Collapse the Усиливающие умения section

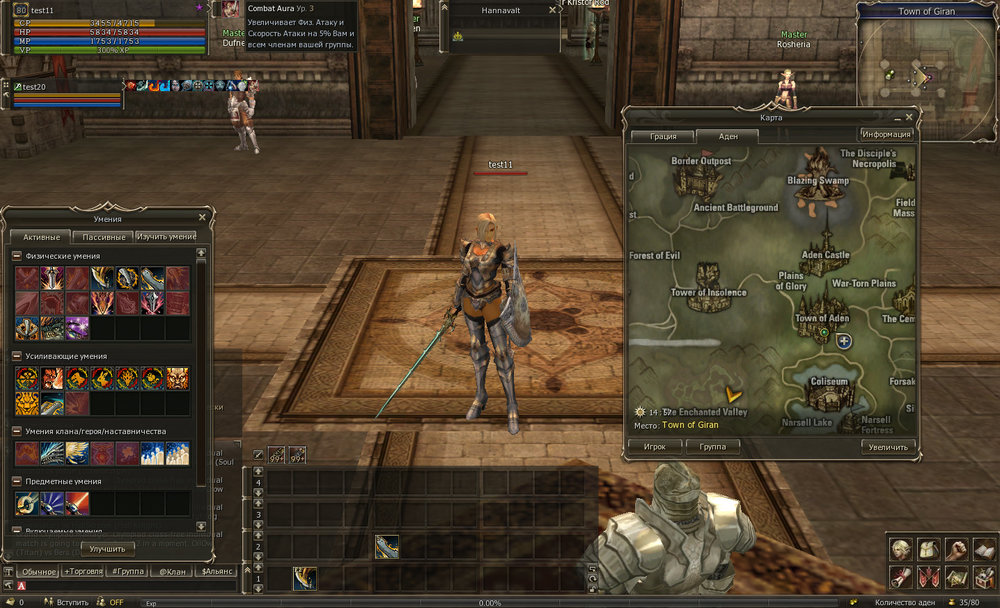[17, 356]
